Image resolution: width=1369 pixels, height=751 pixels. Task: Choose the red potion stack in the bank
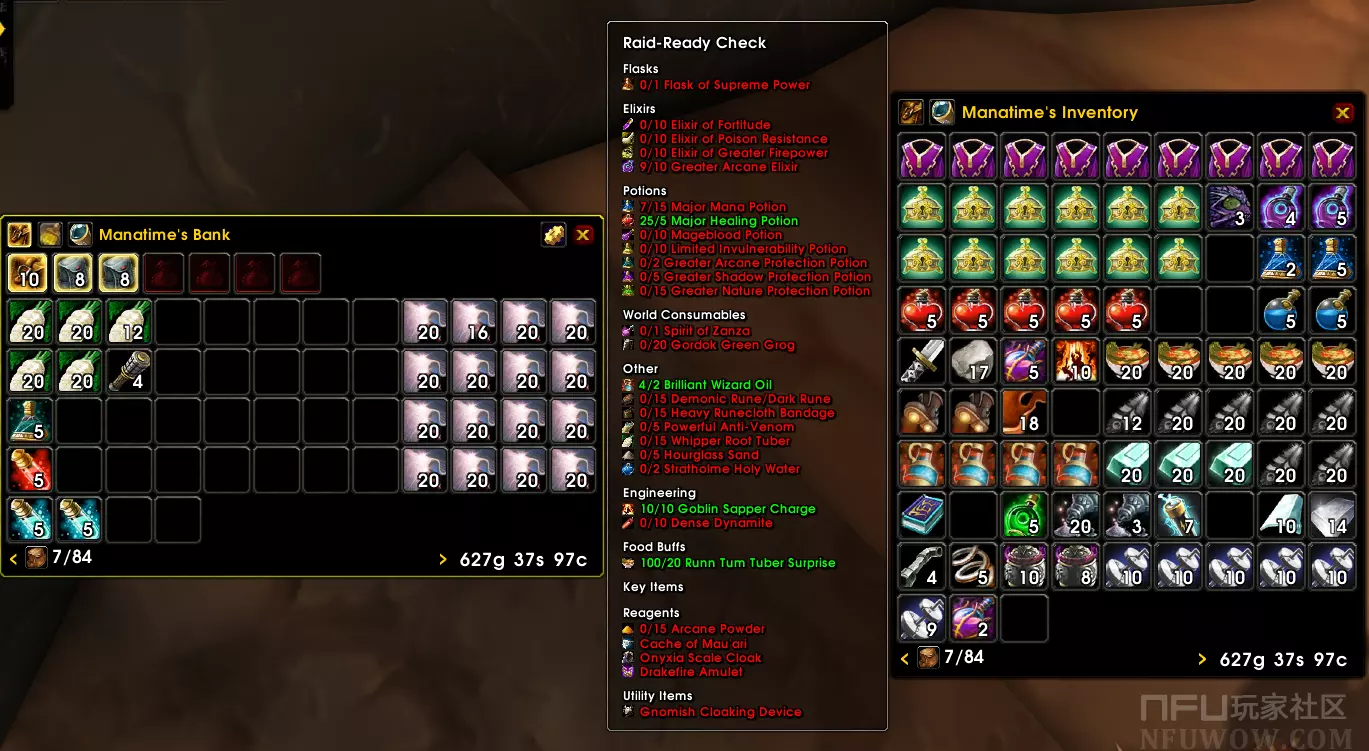click(x=30, y=469)
